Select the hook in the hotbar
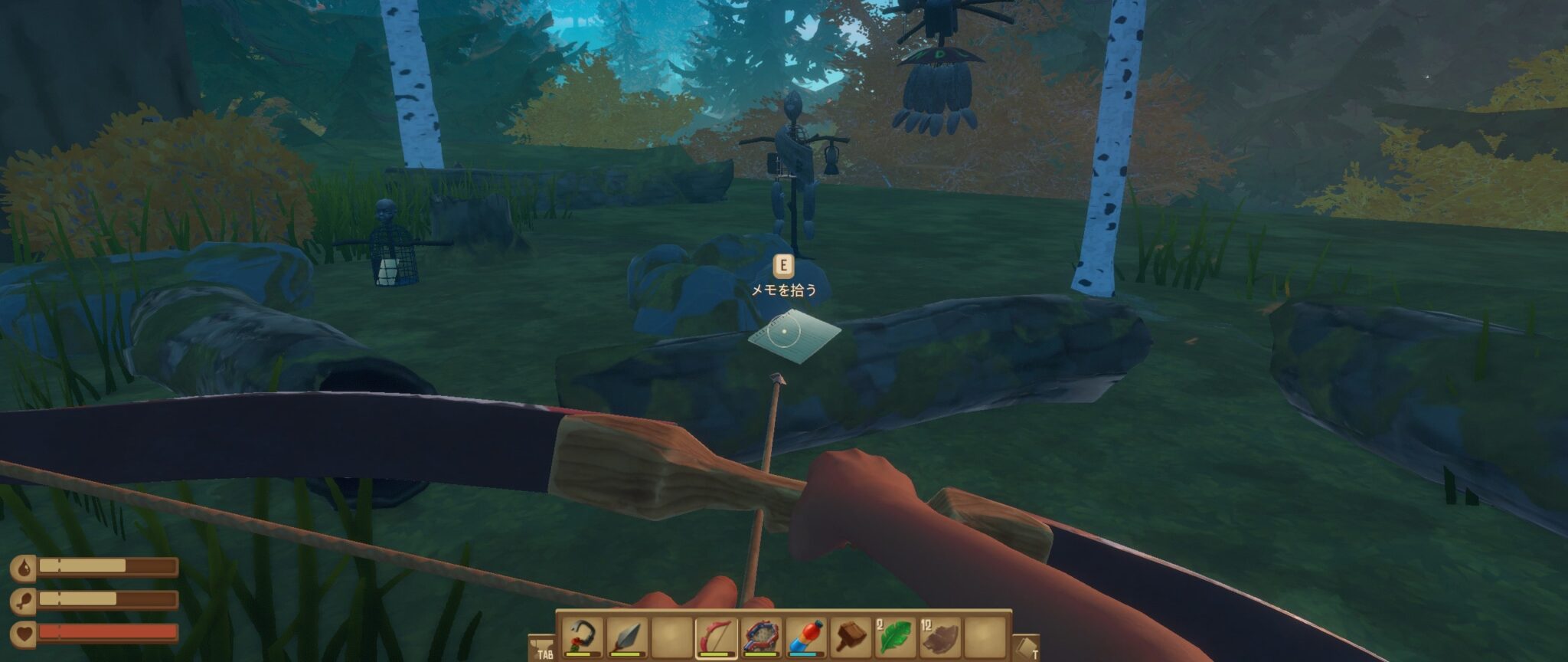 582,637
